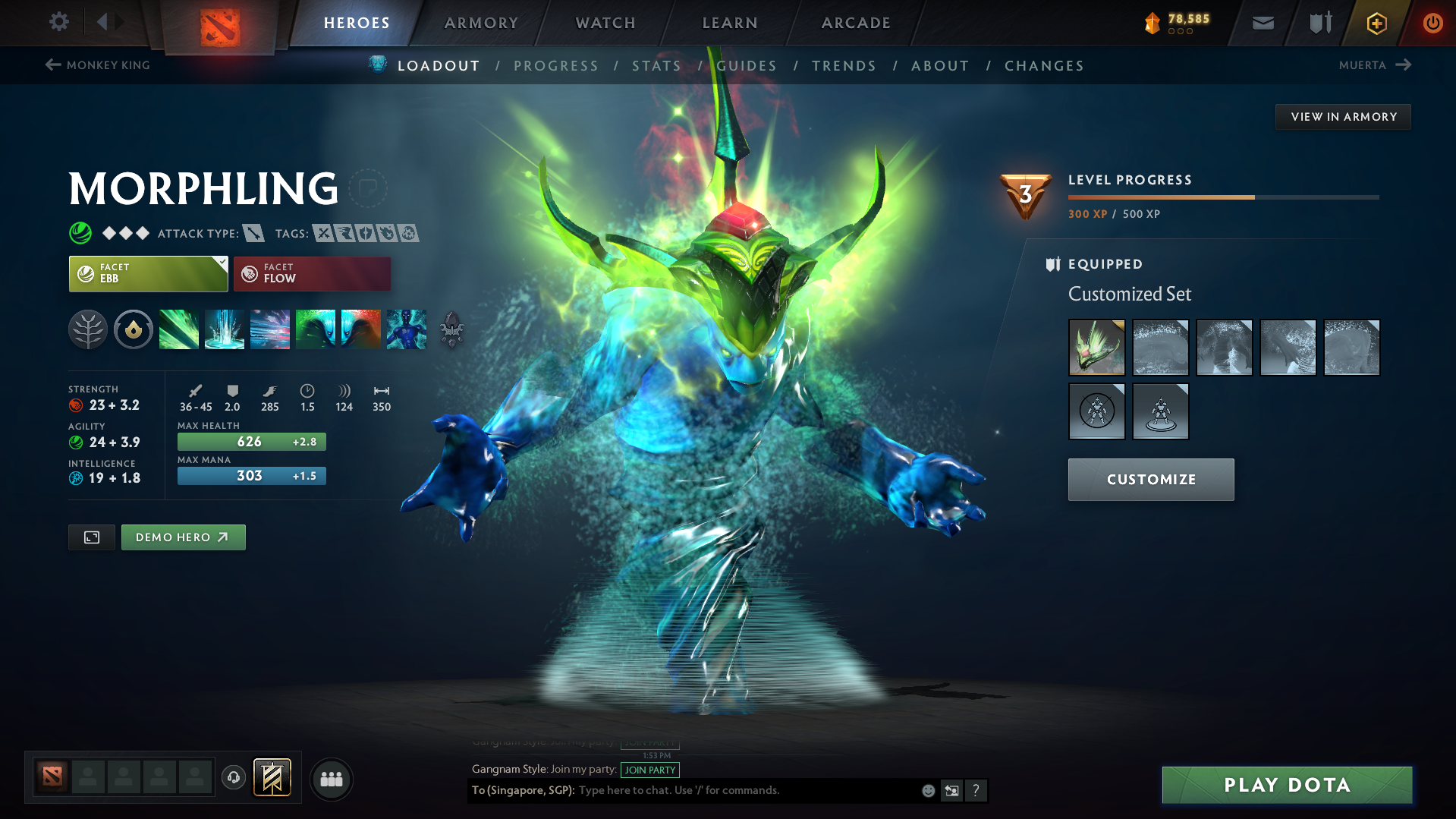The width and height of the screenshot is (1456, 819).
Task: Select the Flow facet
Action: (311, 273)
